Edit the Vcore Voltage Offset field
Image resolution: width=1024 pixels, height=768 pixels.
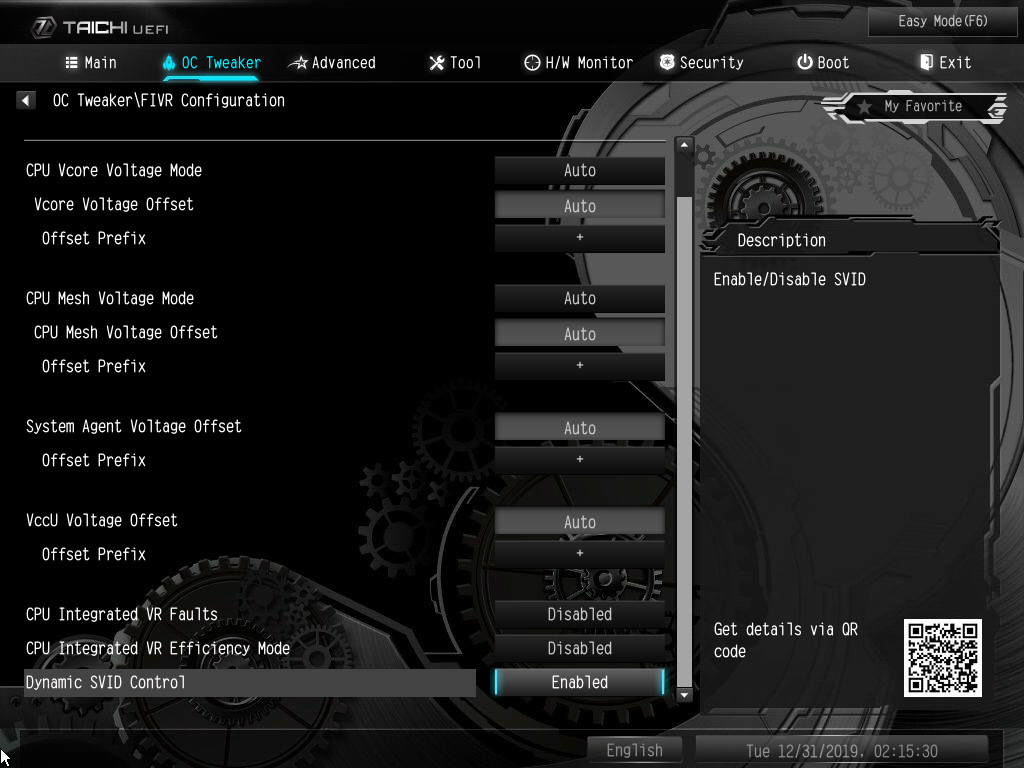(x=580, y=206)
